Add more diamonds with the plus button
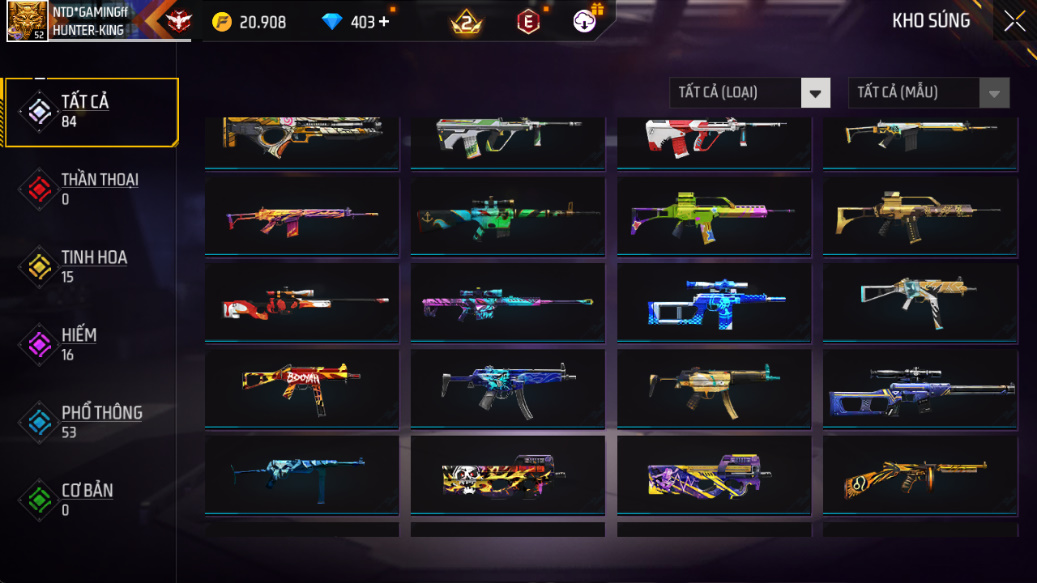This screenshot has height=583, width=1037. tap(384, 22)
